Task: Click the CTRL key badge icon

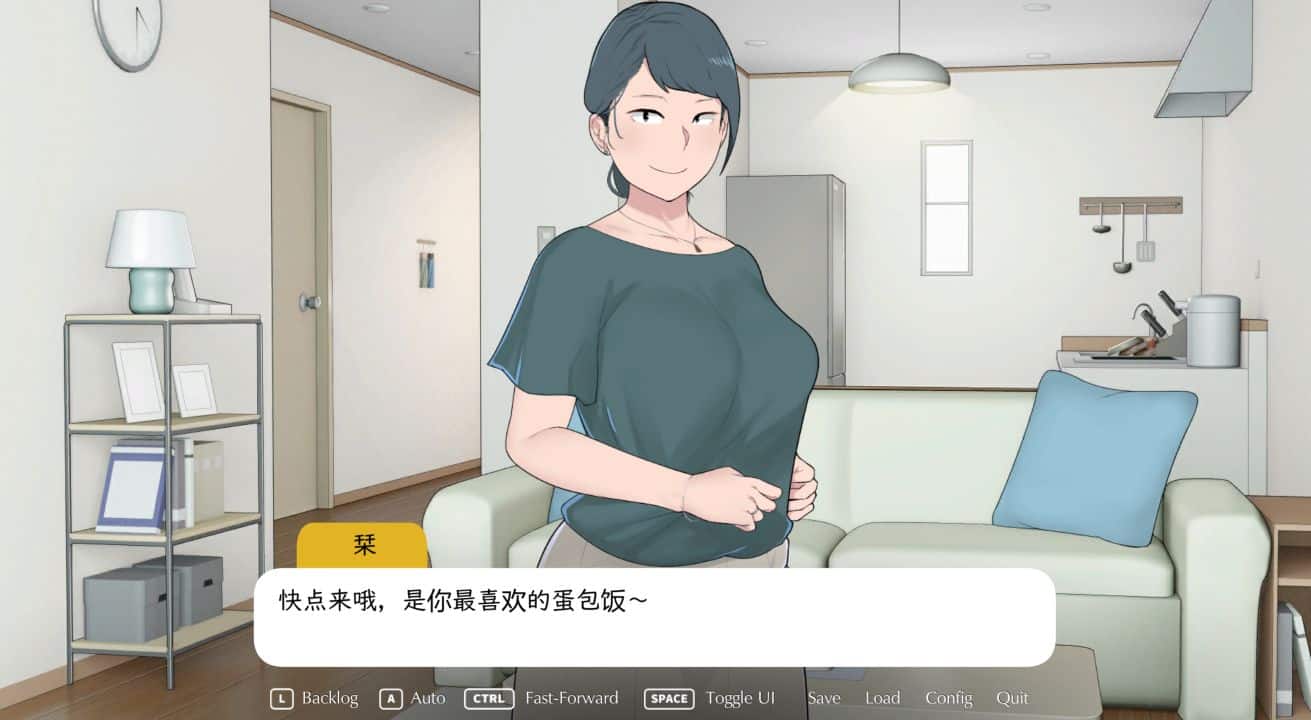Action: click(489, 698)
